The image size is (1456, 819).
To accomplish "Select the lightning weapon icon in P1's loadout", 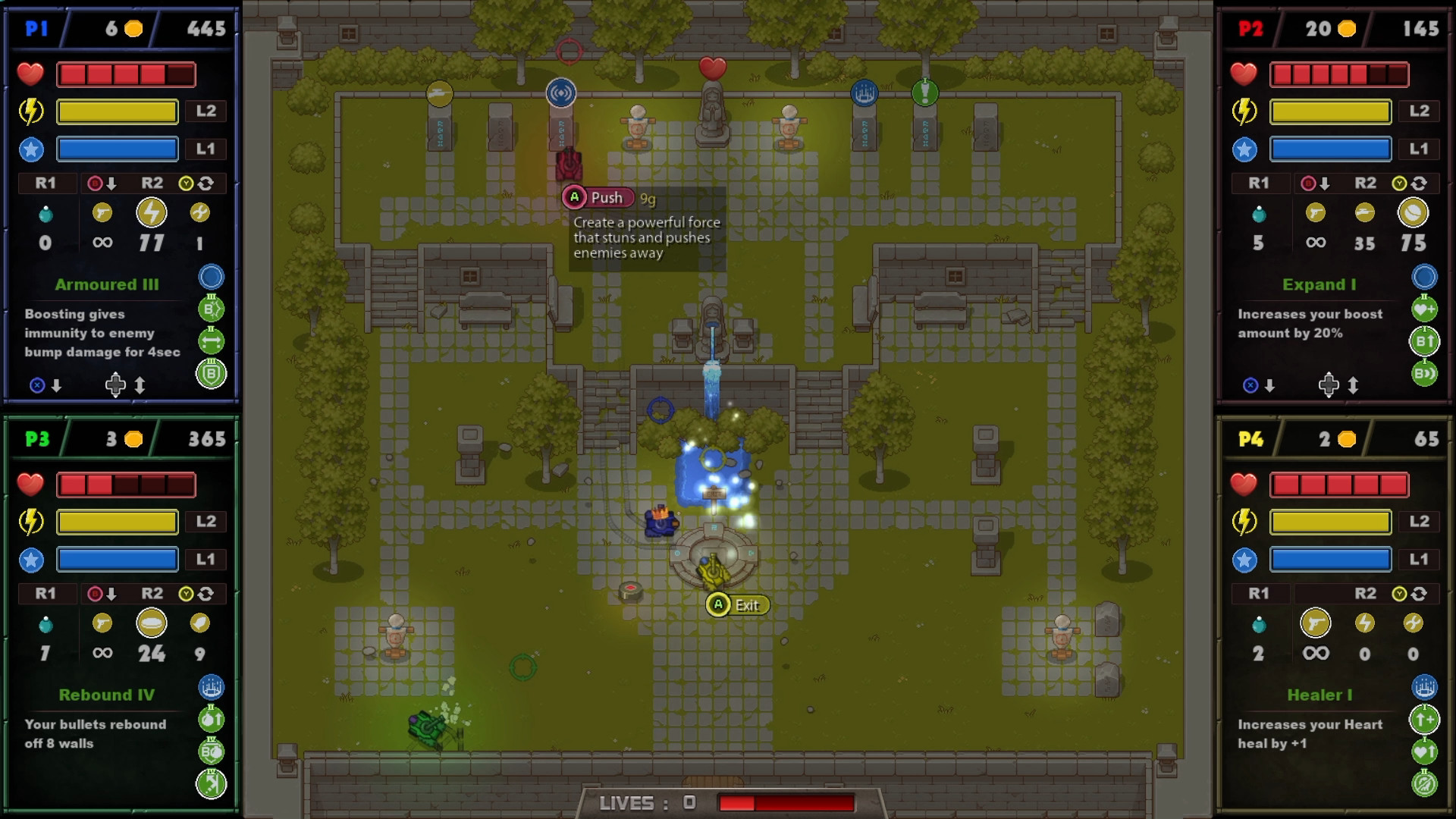I will tap(152, 213).
